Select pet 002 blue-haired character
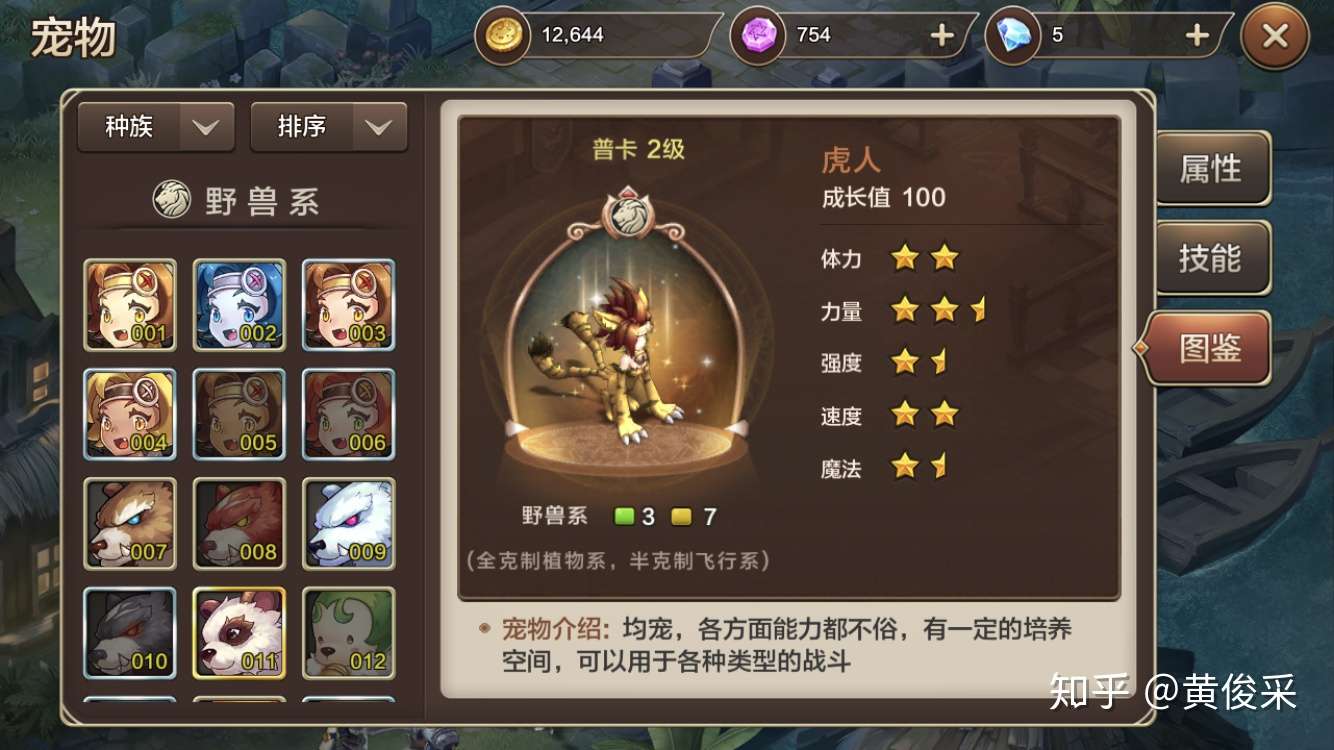 (x=239, y=303)
